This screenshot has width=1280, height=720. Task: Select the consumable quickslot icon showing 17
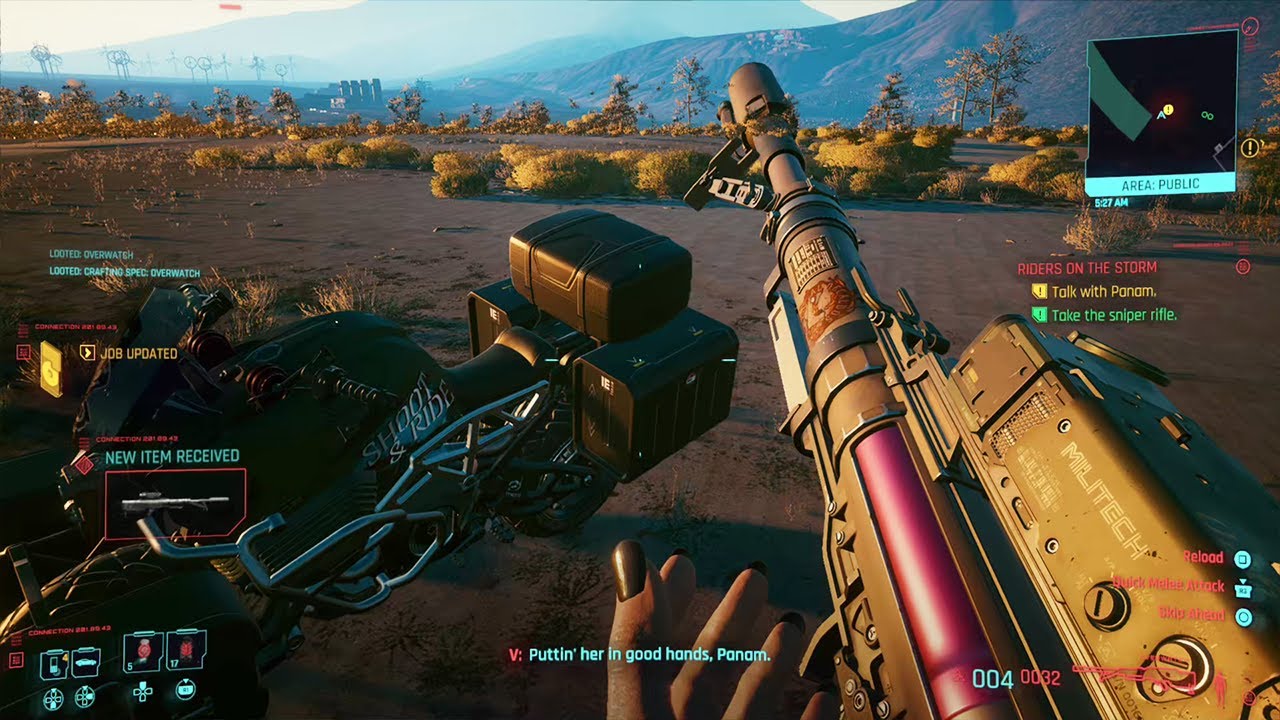point(185,650)
